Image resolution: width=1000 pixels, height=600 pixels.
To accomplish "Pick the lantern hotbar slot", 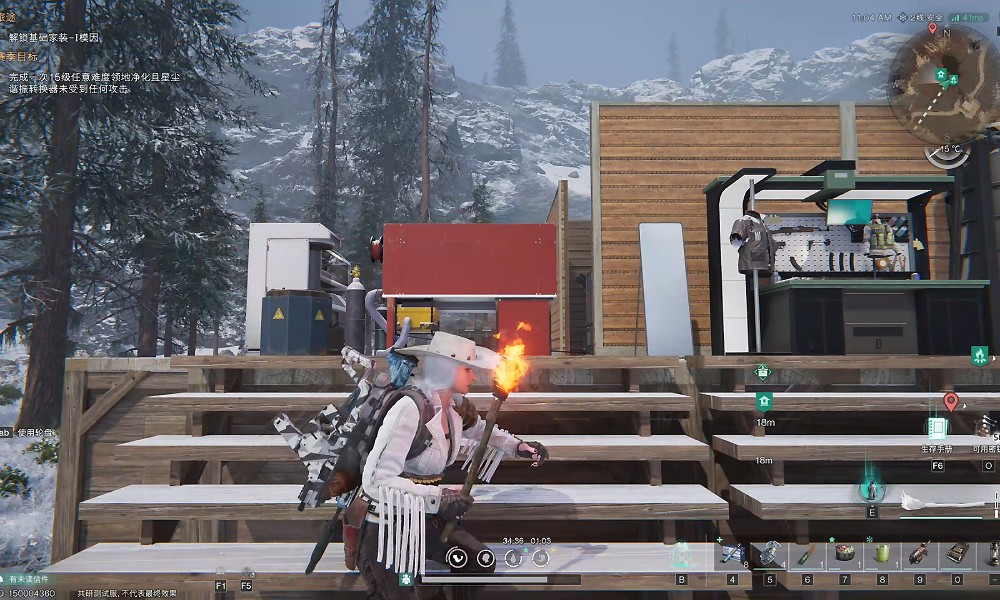I will point(994,553).
